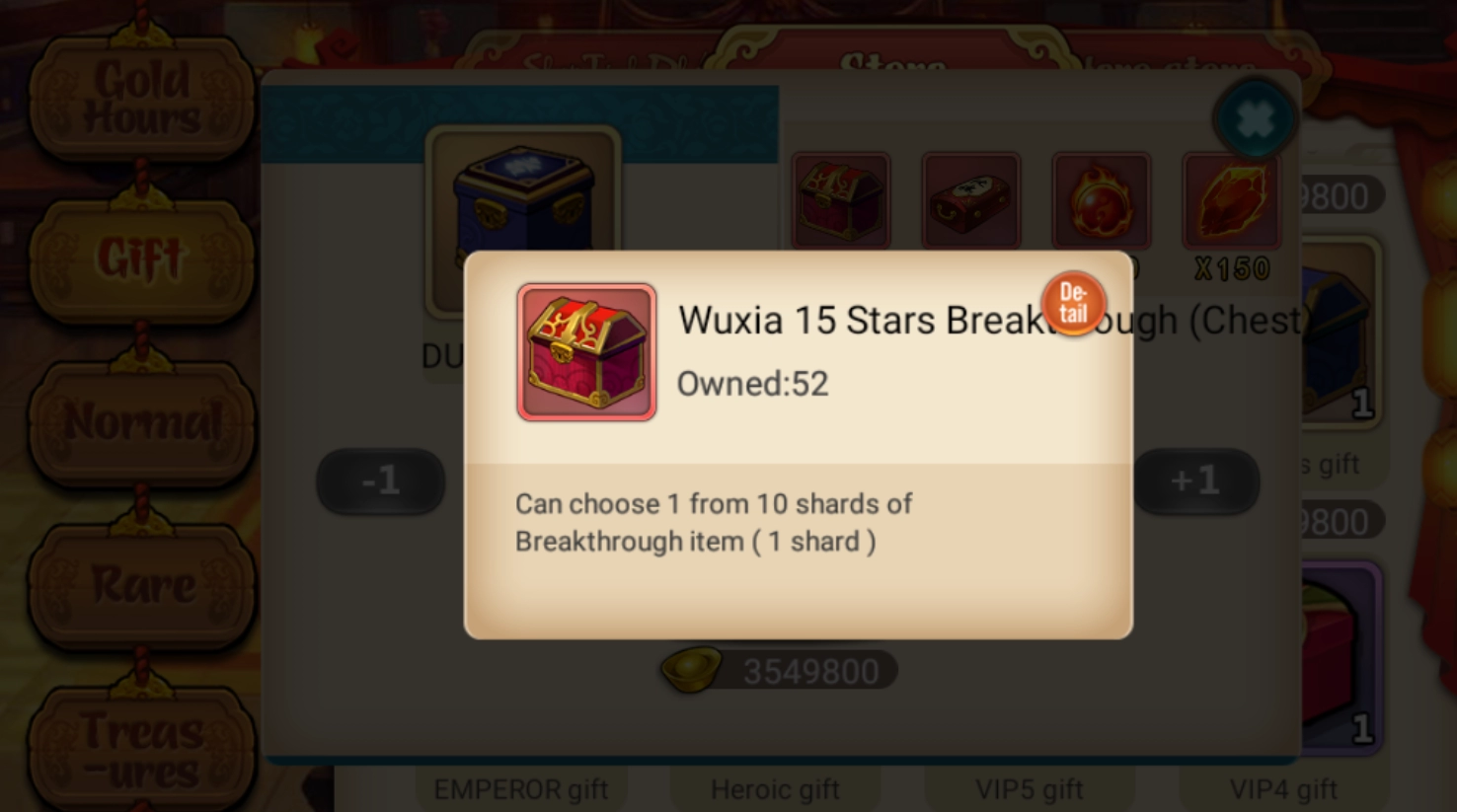
Task: Select the red-gold chest reward icon
Action: point(840,200)
